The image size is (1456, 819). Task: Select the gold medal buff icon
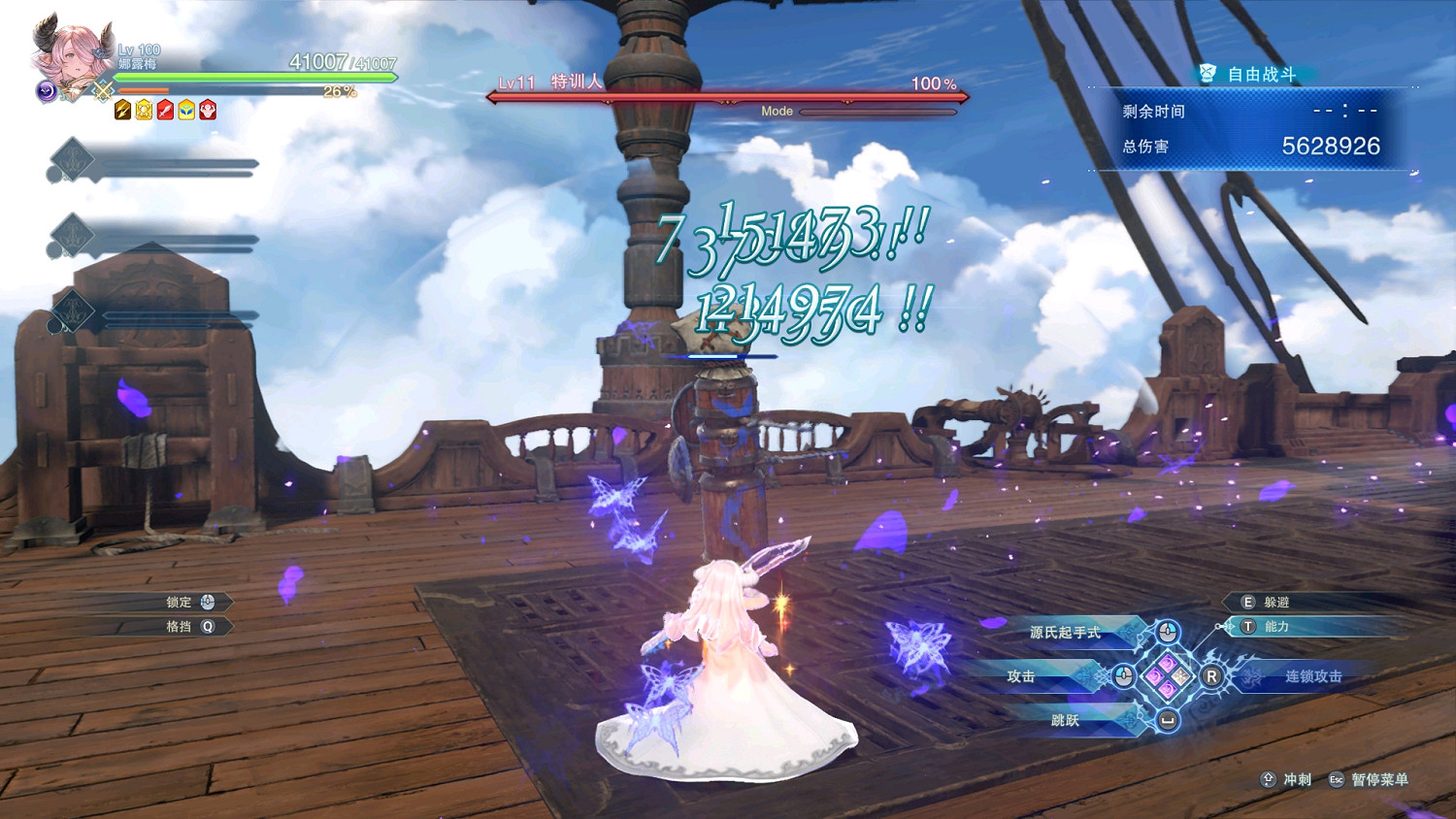[143, 109]
